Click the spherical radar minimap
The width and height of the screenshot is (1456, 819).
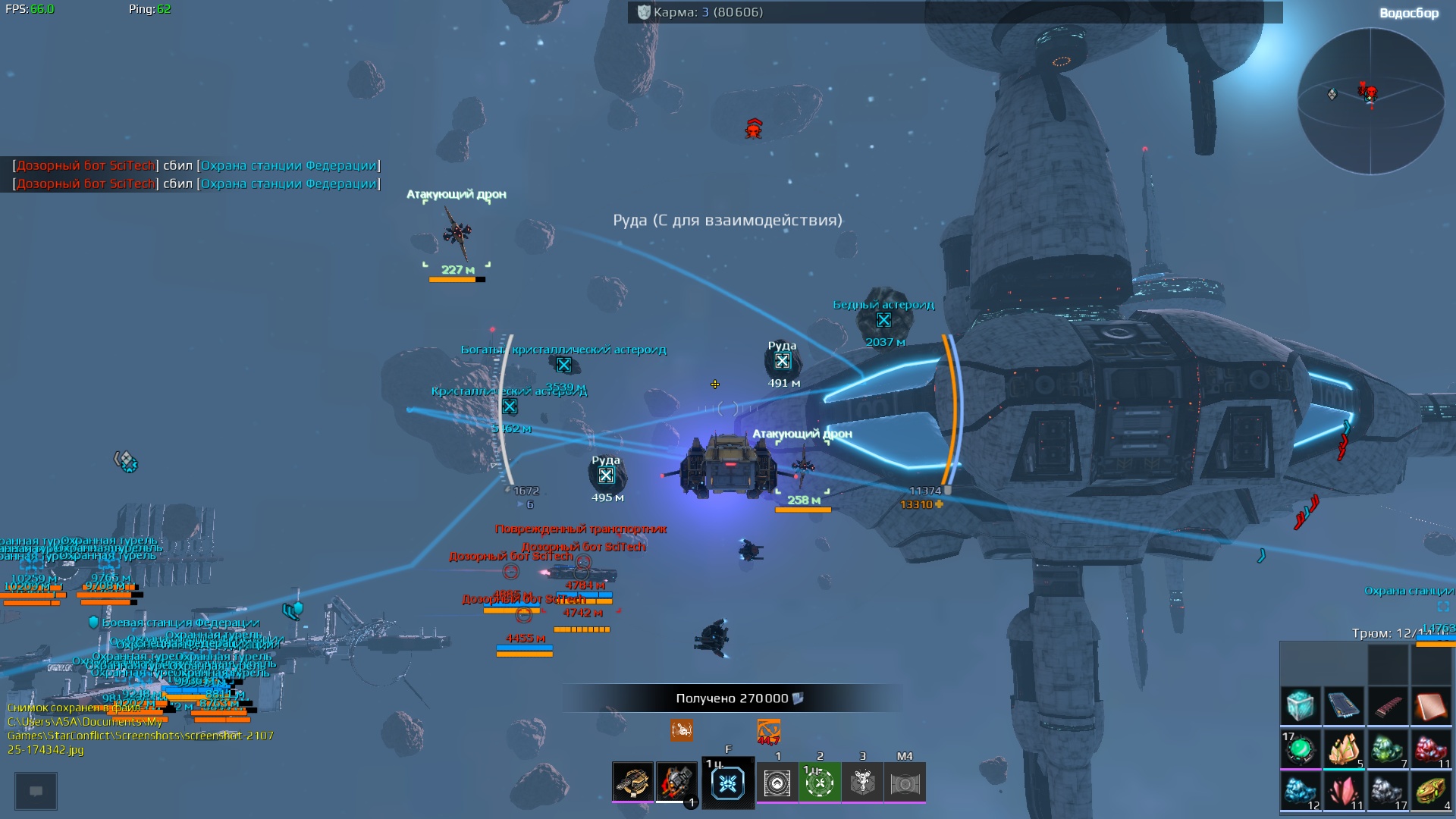click(x=1370, y=101)
